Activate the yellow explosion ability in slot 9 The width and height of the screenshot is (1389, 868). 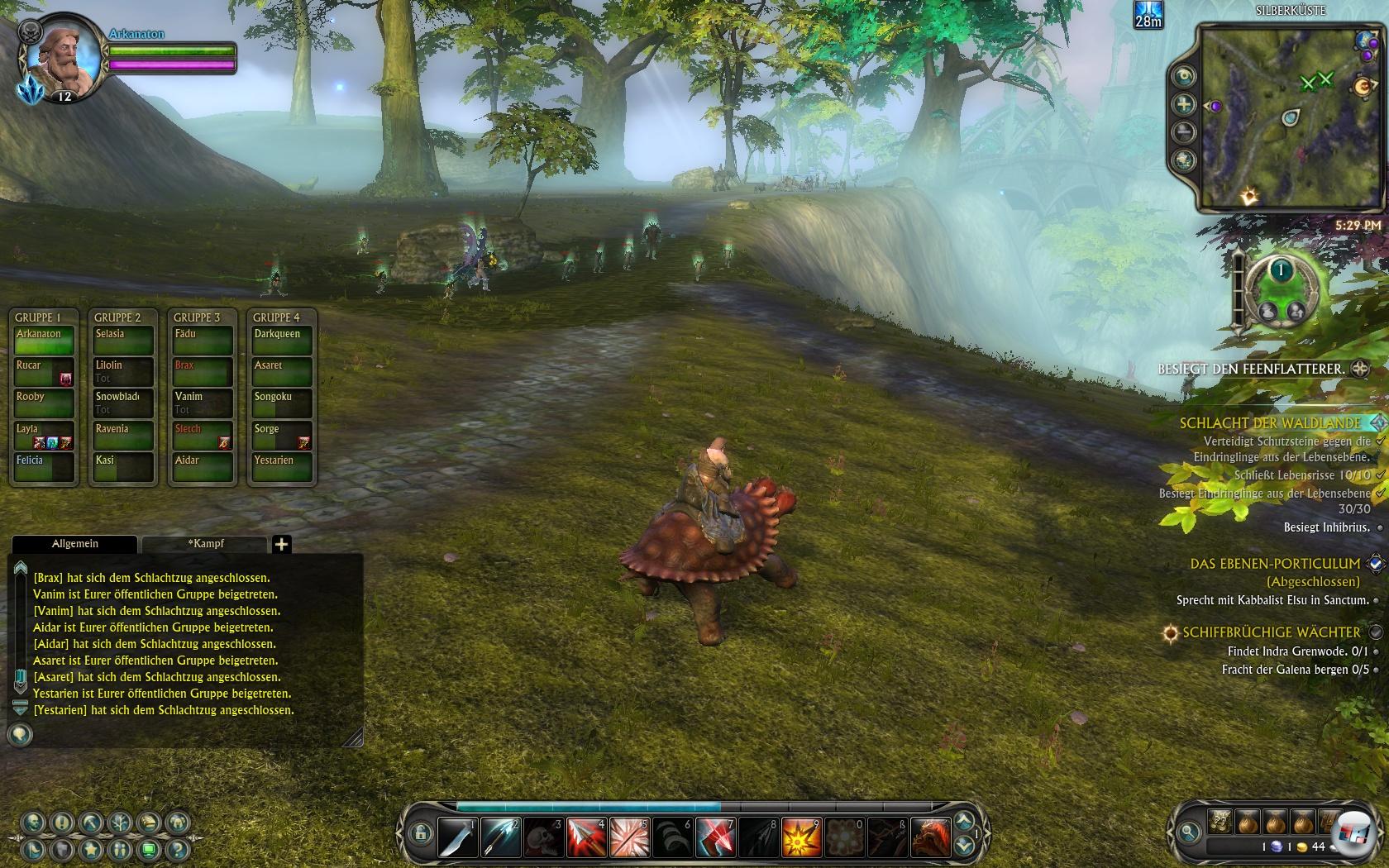click(x=801, y=837)
